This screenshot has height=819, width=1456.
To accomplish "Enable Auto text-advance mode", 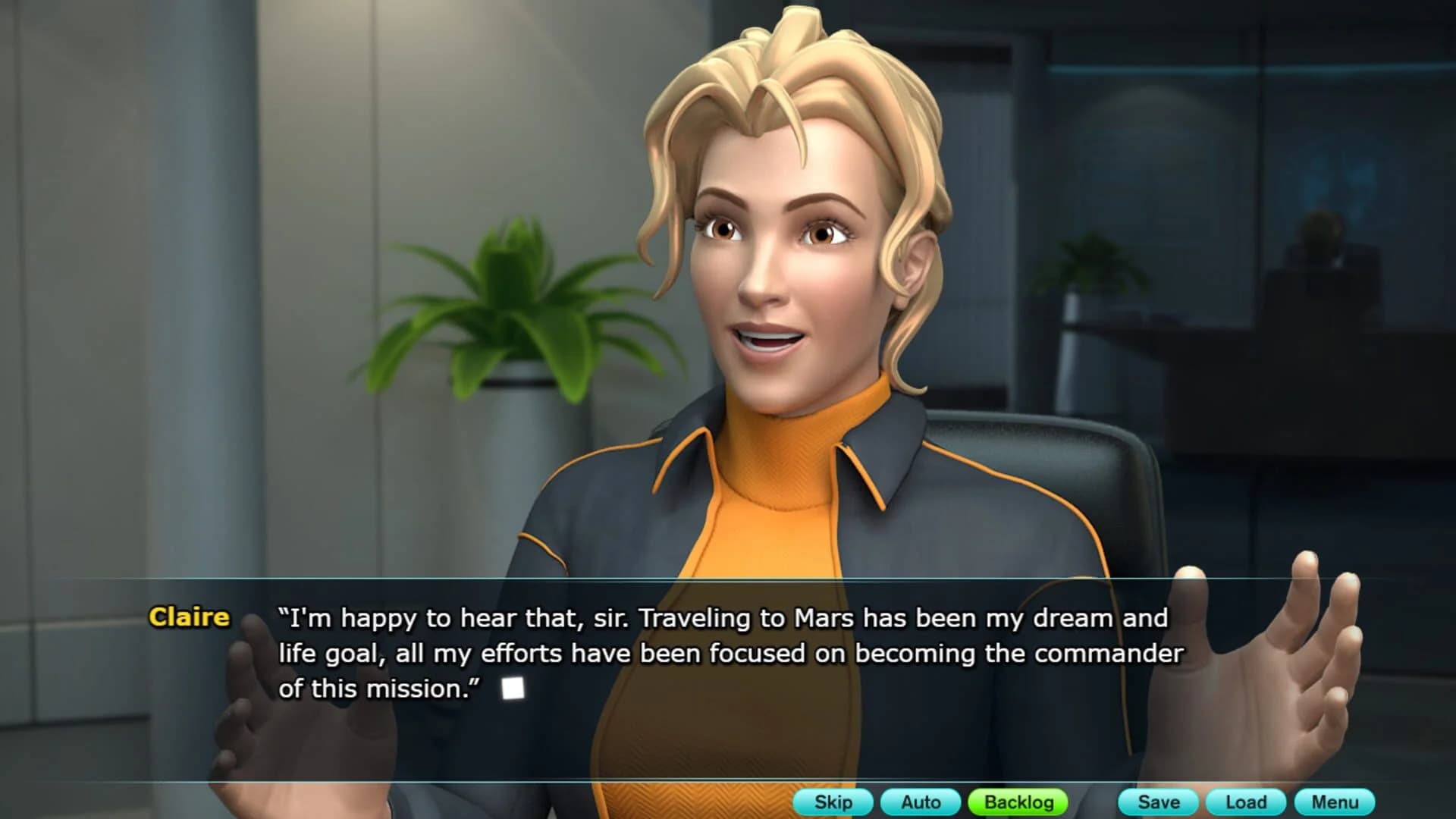I will 921,802.
